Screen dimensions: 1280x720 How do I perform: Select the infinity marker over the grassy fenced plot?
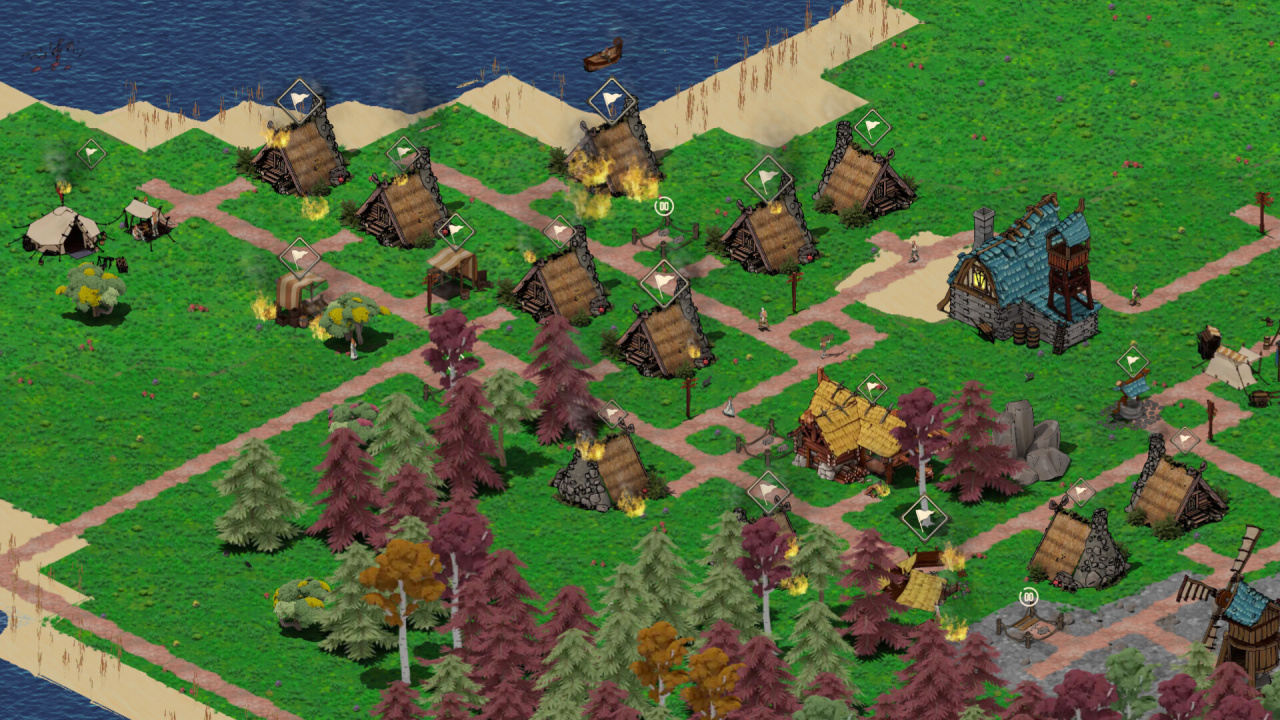(x=663, y=207)
